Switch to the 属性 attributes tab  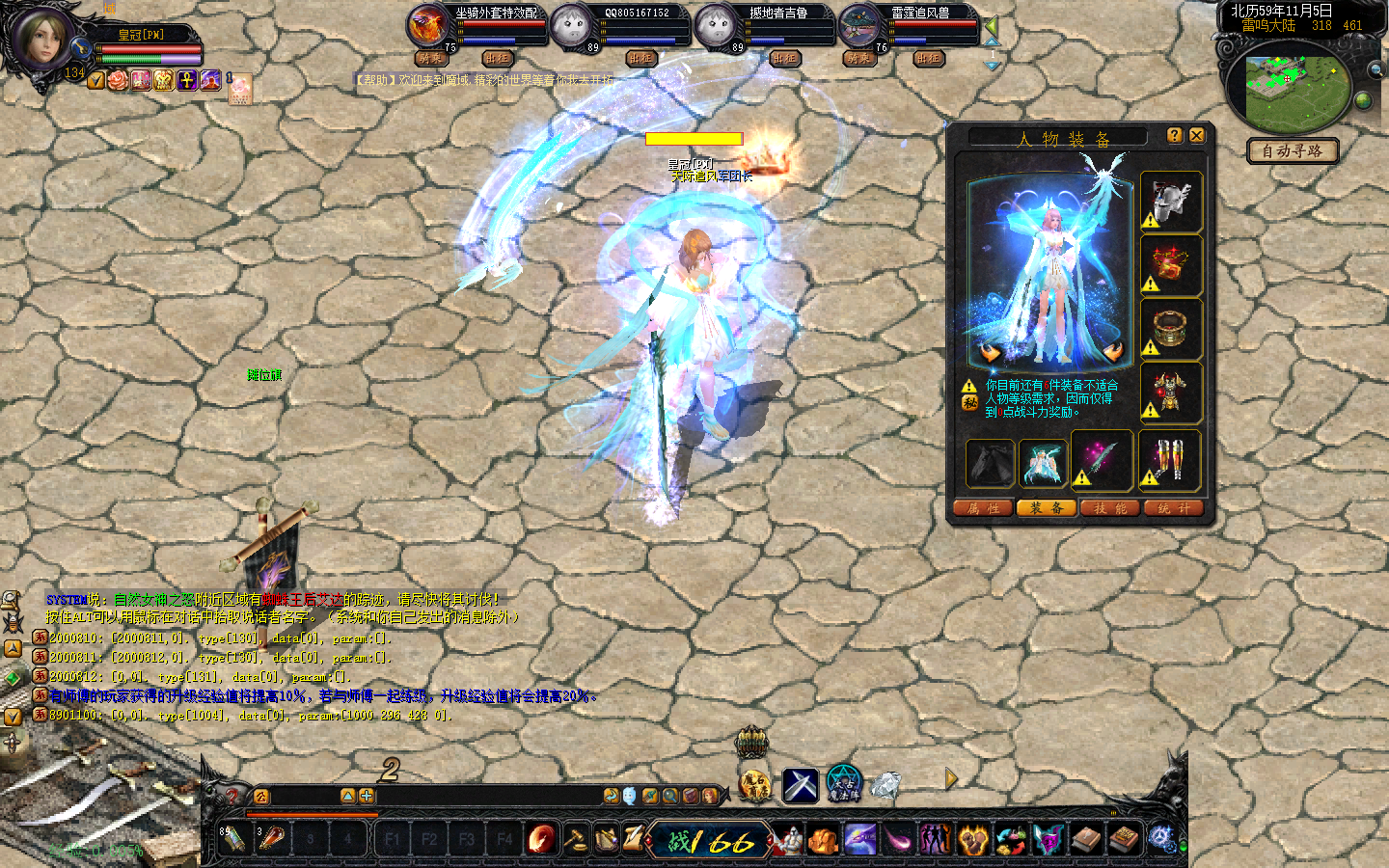tap(983, 508)
